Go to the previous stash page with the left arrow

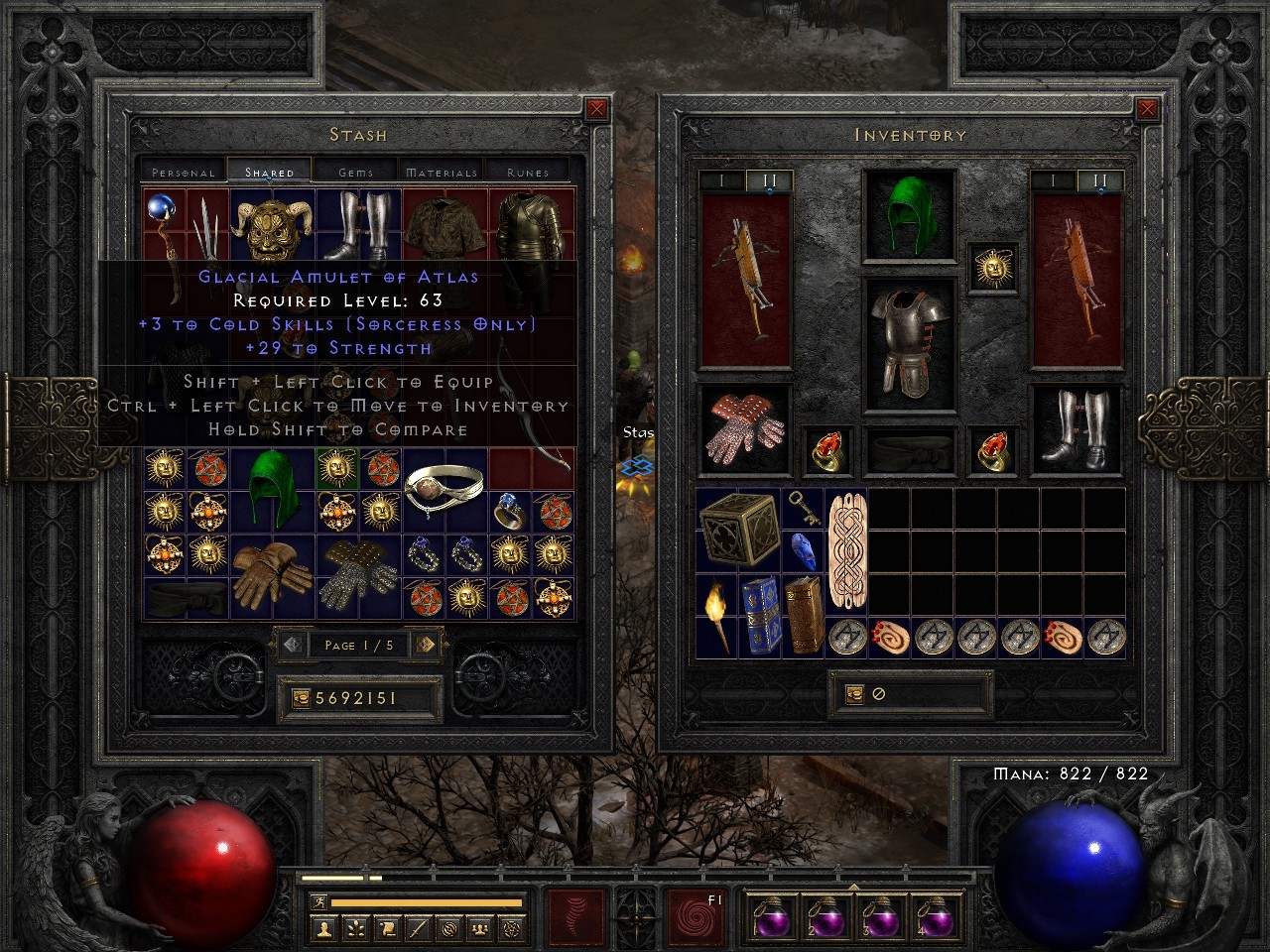pos(291,646)
